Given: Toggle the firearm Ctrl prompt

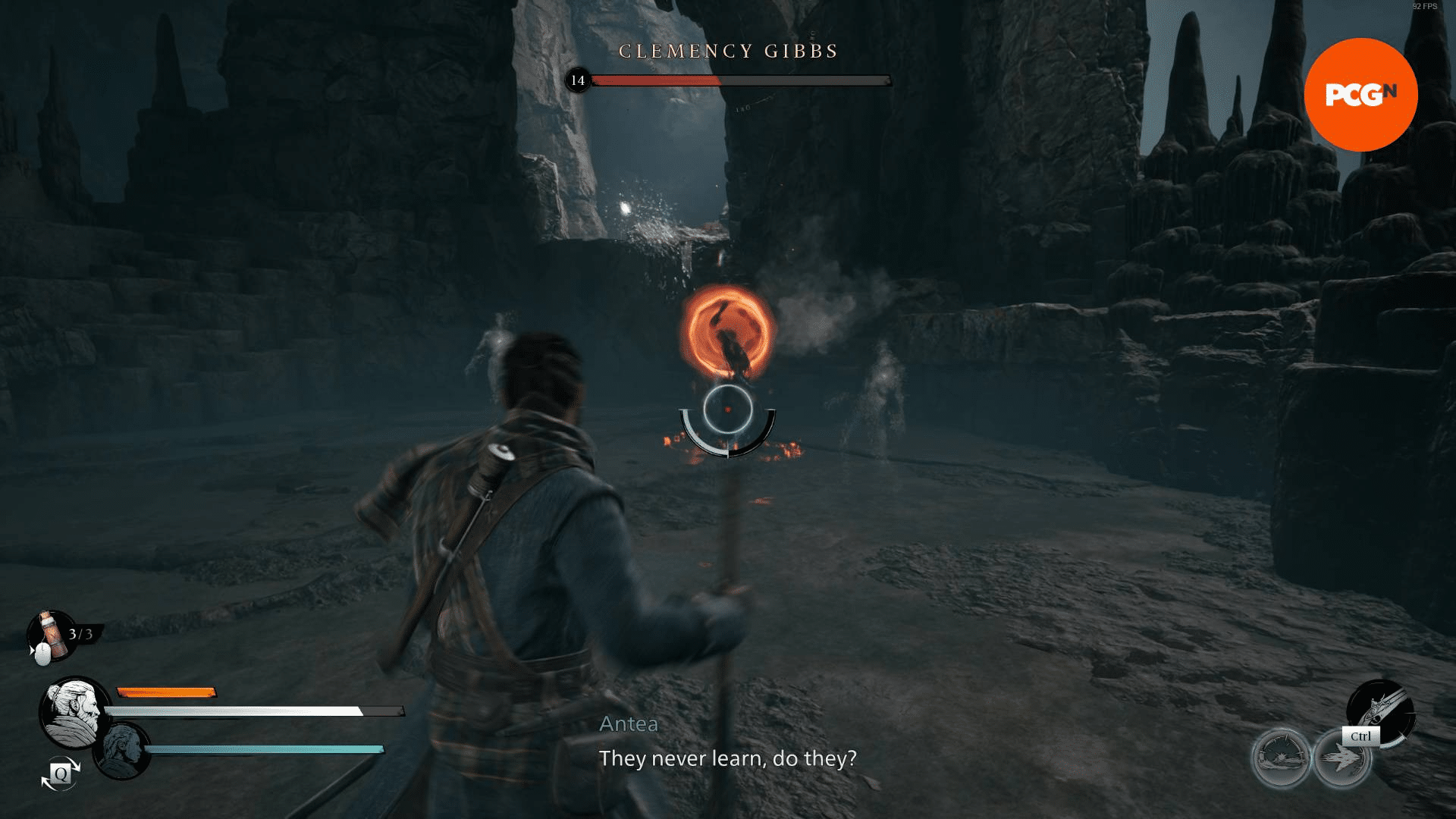Looking at the screenshot, I should click(x=1361, y=735).
